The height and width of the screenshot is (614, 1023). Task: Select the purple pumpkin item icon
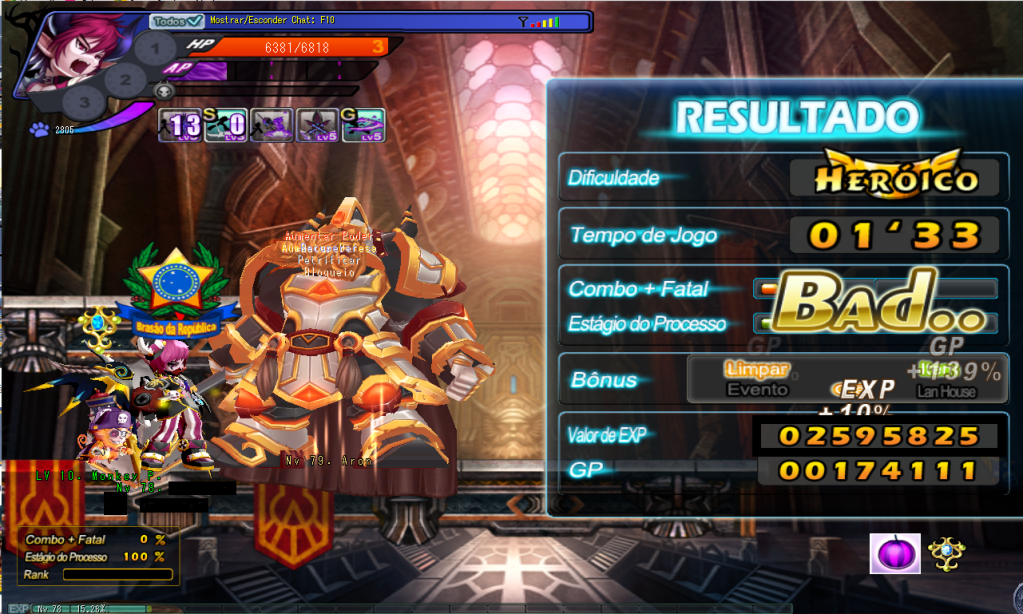(895, 553)
